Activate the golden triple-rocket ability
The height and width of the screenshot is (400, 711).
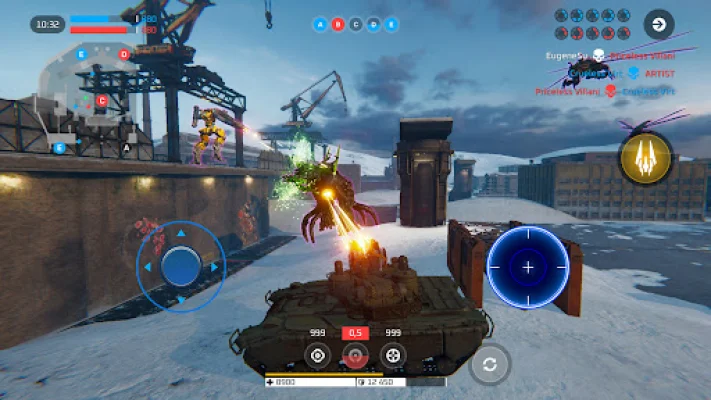coord(645,158)
